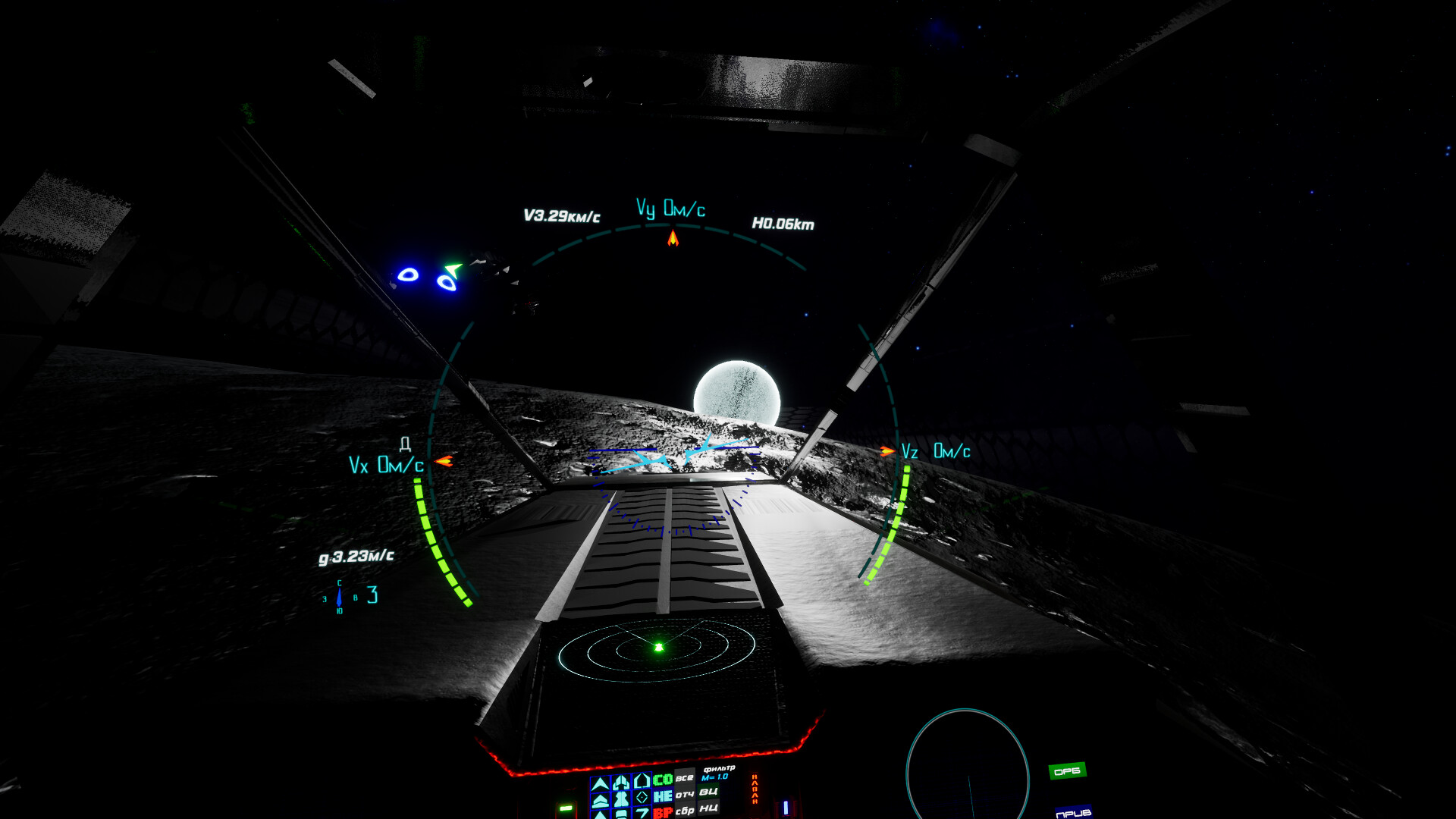Select the green СО filter button
1456x819 pixels.
pos(663,780)
